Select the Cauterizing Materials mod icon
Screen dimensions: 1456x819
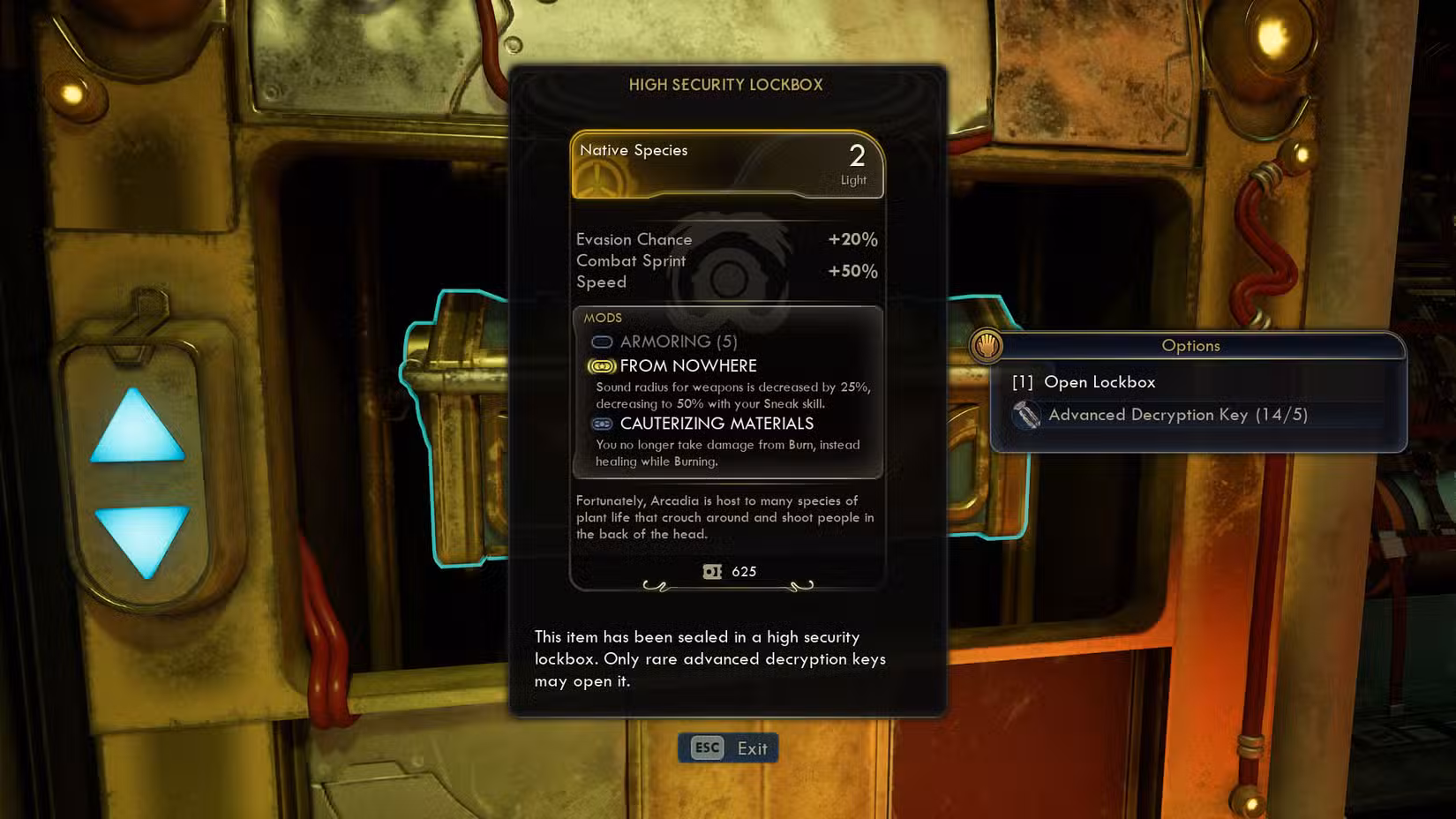601,425
